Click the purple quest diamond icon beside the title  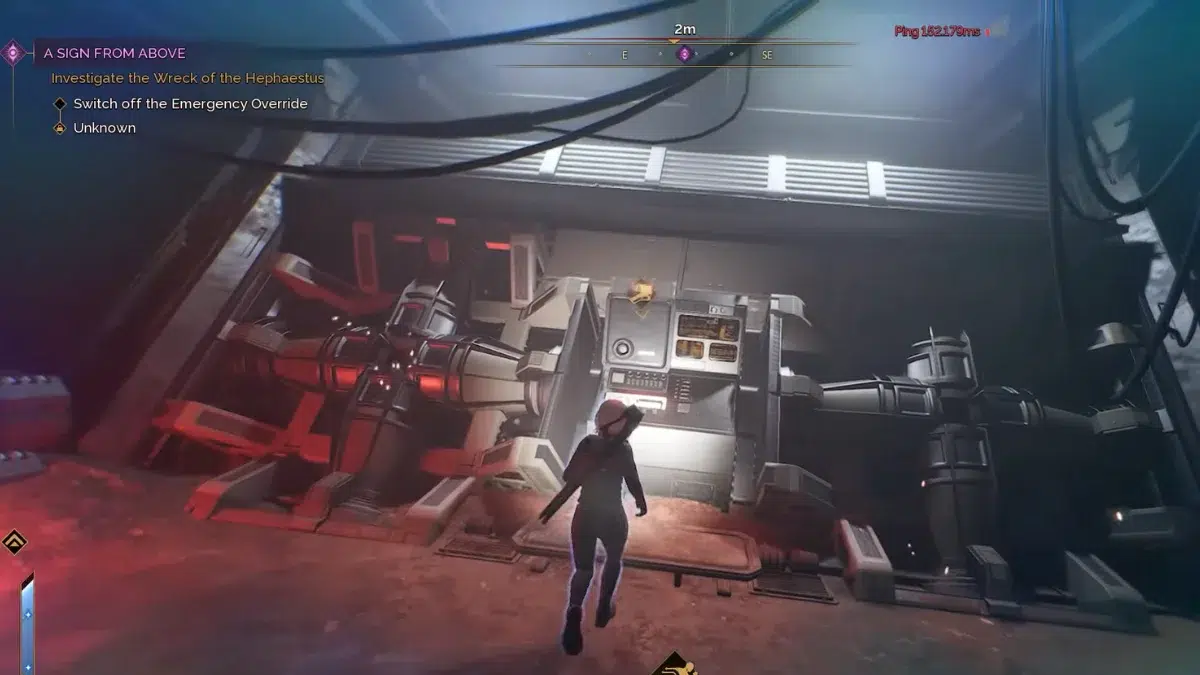(14, 52)
